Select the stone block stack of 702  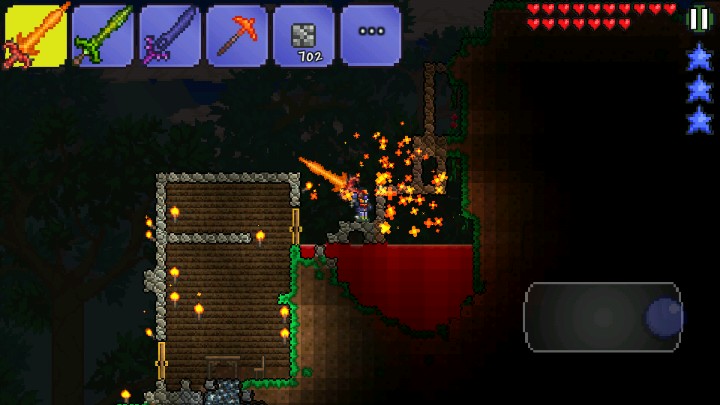304,35
